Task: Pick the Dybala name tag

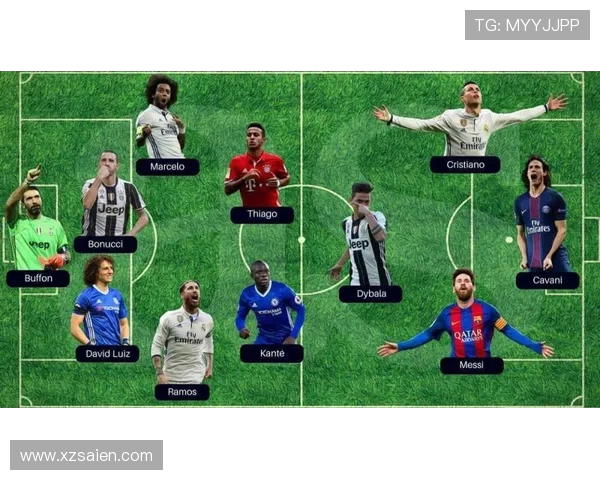Action: point(370,294)
